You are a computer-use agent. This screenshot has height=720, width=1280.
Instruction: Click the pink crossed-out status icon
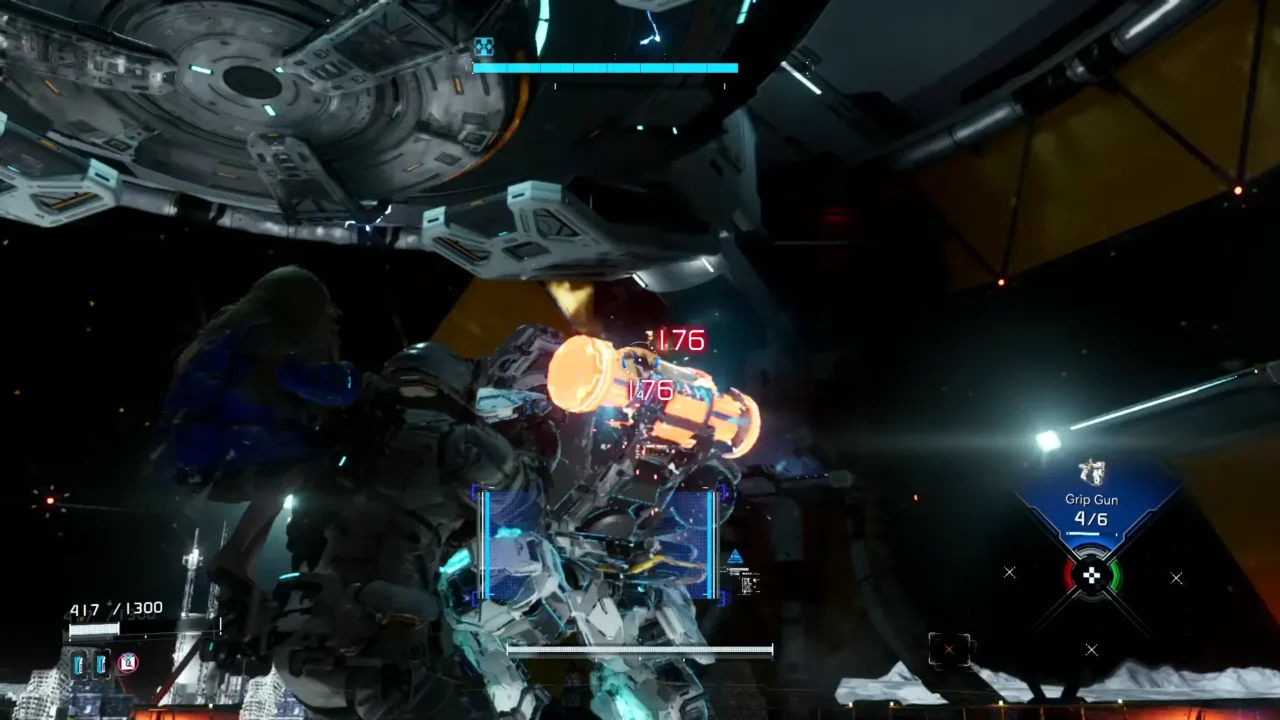128,662
